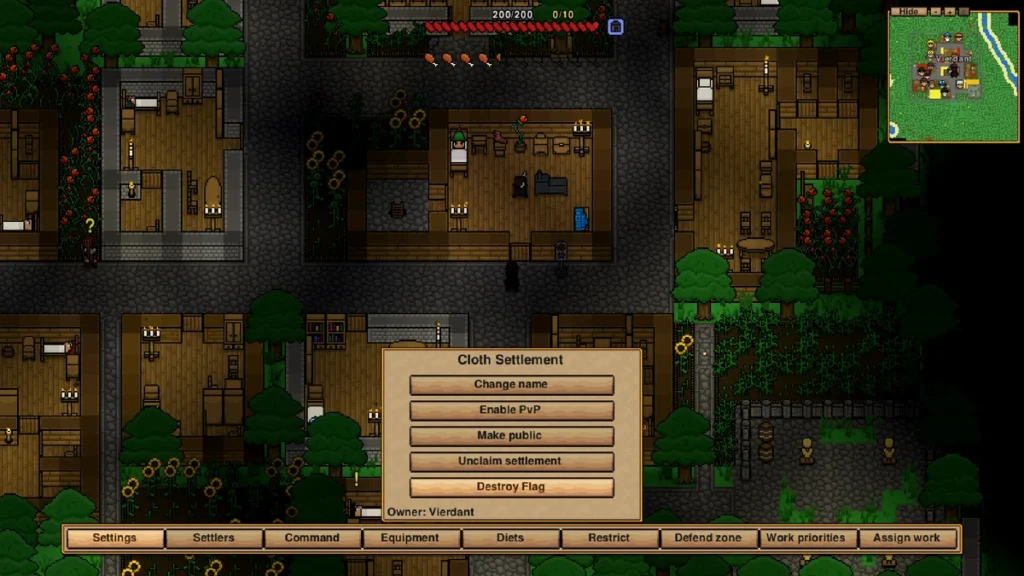Hide the minimap with Hide button

(908, 10)
